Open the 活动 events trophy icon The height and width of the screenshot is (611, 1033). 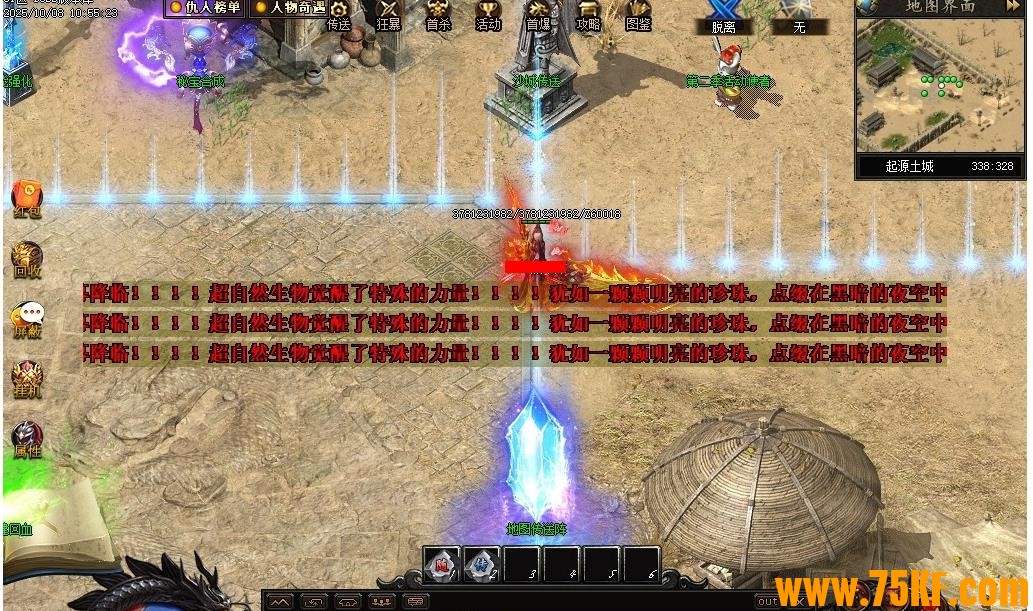coord(488,14)
